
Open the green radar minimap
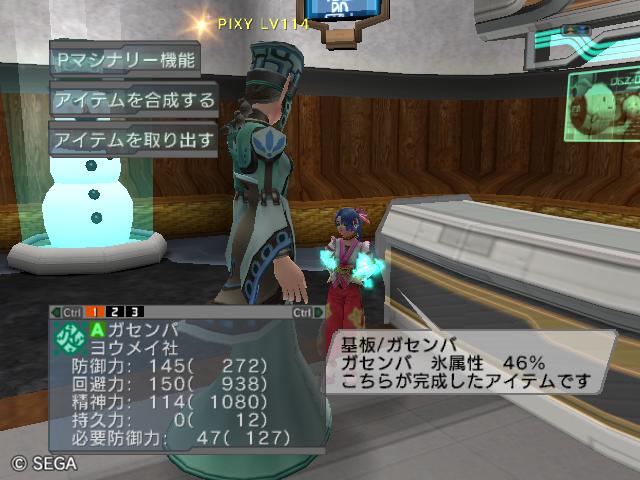[604, 107]
